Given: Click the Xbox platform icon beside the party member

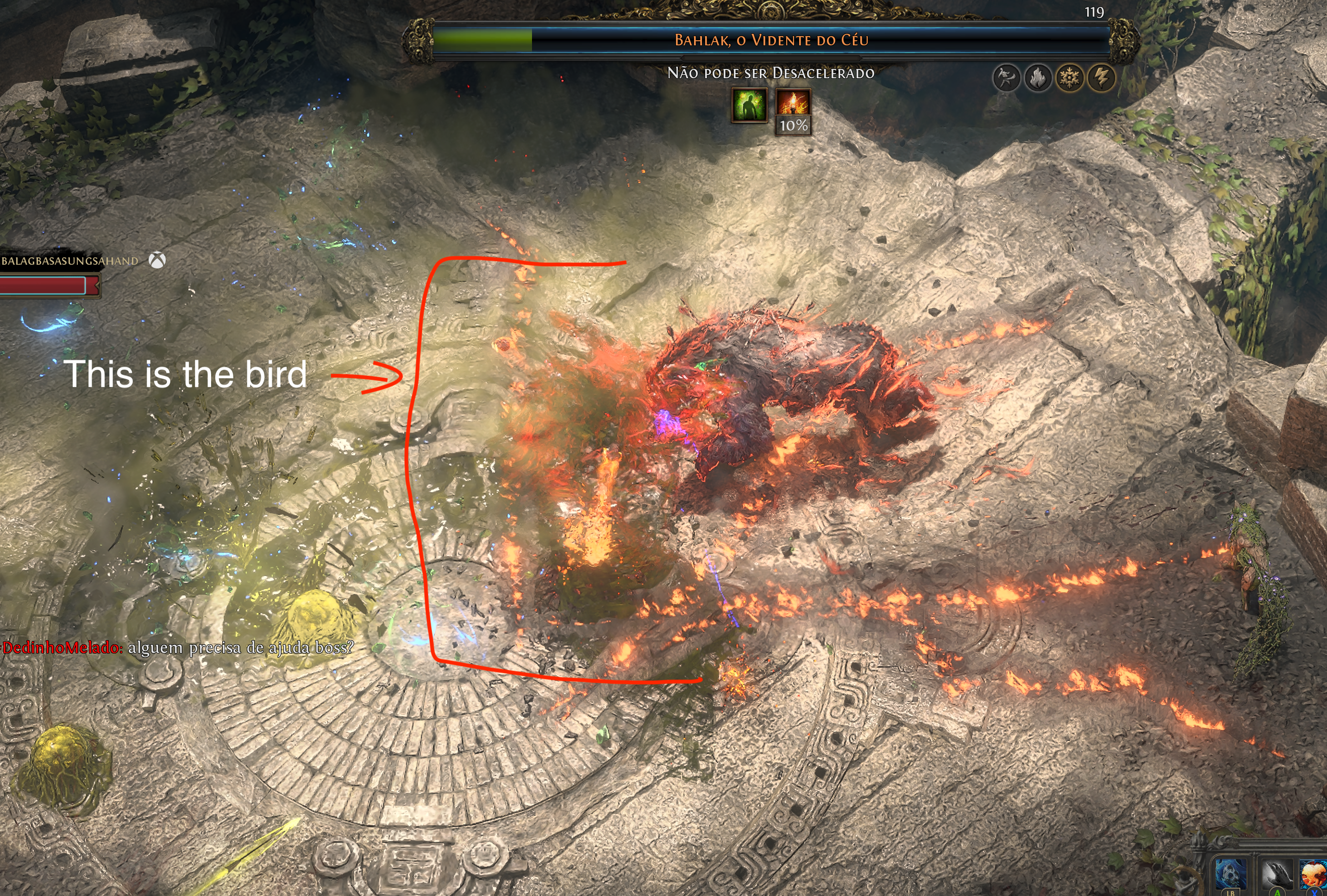Looking at the screenshot, I should [x=157, y=261].
